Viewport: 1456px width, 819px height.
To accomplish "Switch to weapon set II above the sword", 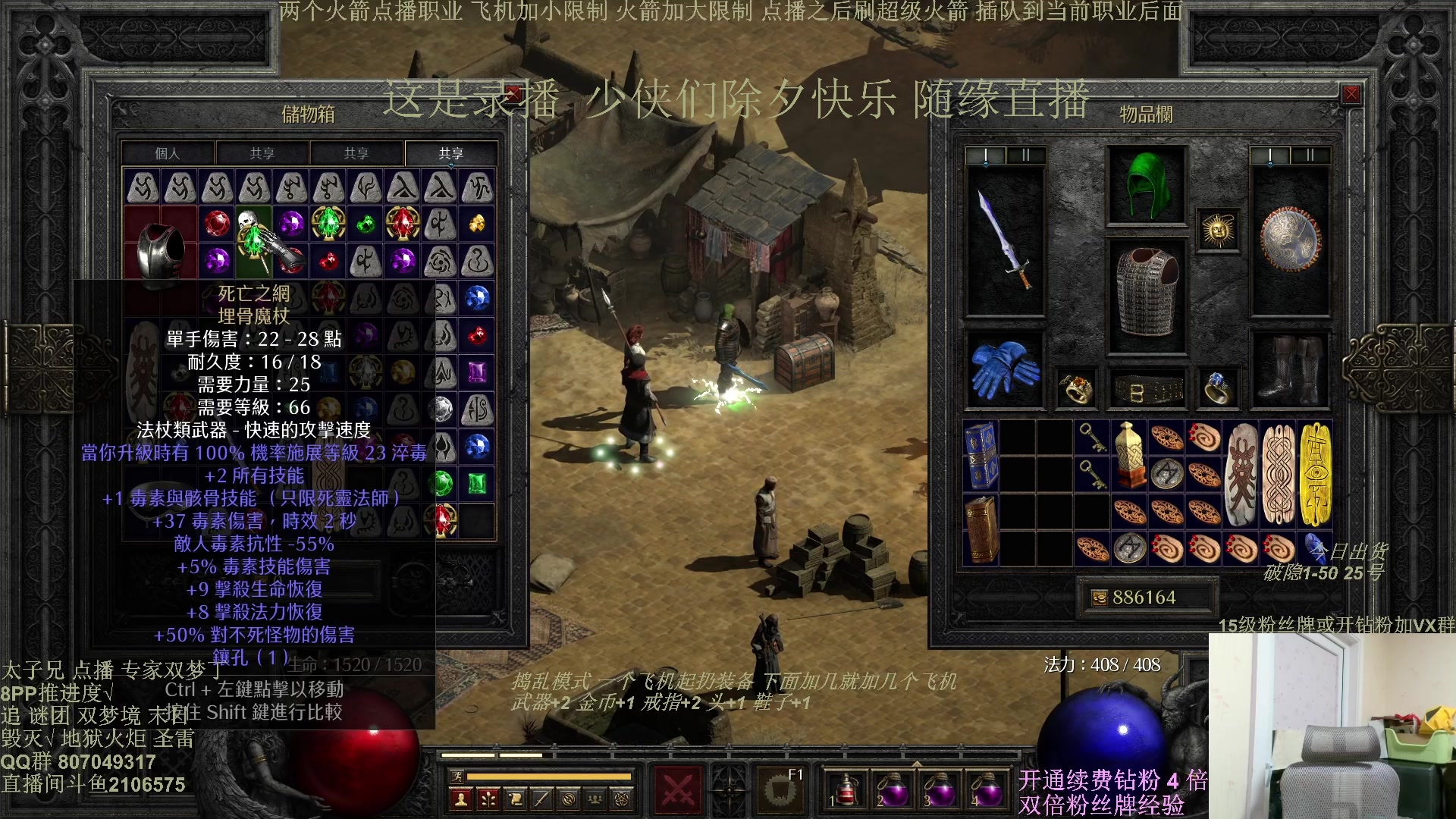I will tap(1025, 155).
